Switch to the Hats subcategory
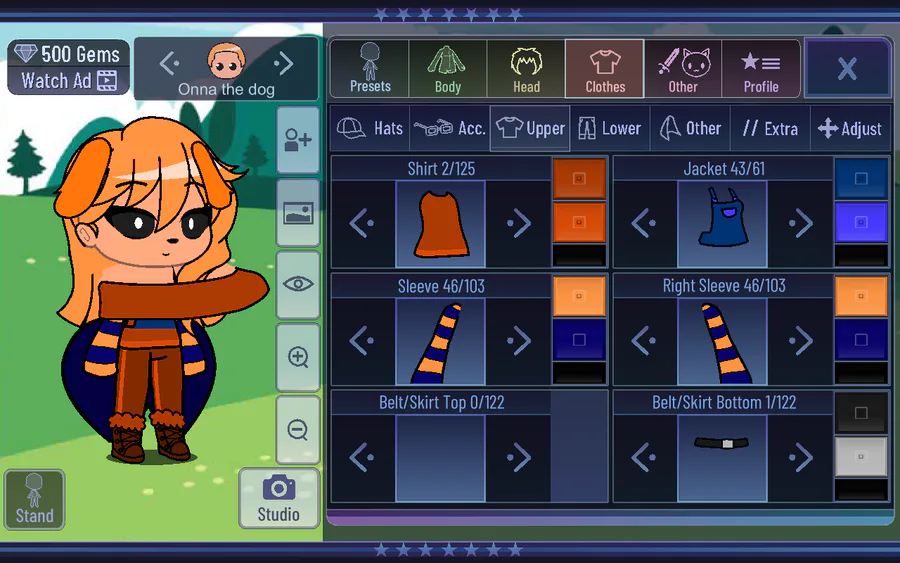The image size is (900, 563). [x=370, y=128]
